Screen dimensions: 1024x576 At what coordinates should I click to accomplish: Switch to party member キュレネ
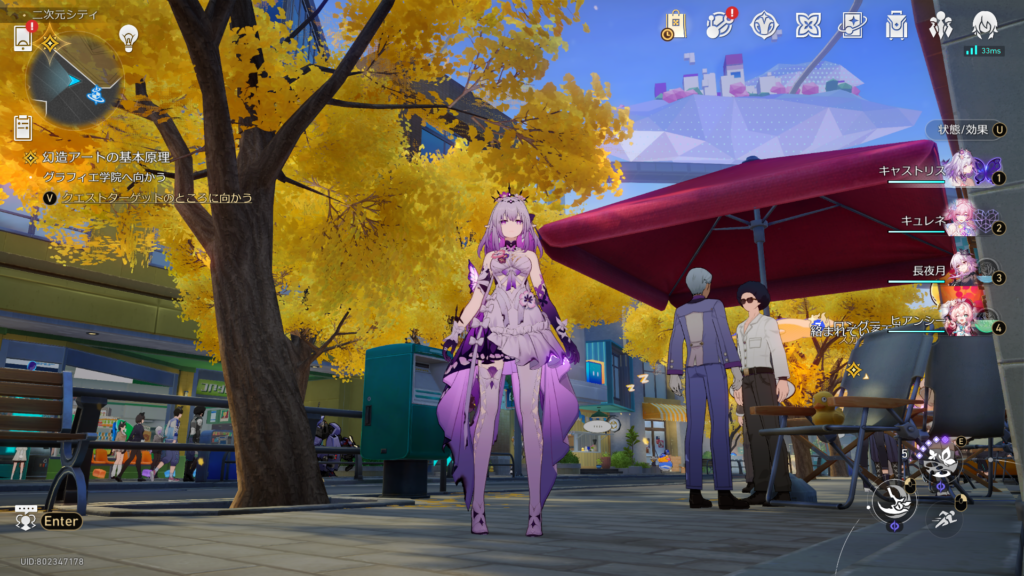(x=965, y=218)
